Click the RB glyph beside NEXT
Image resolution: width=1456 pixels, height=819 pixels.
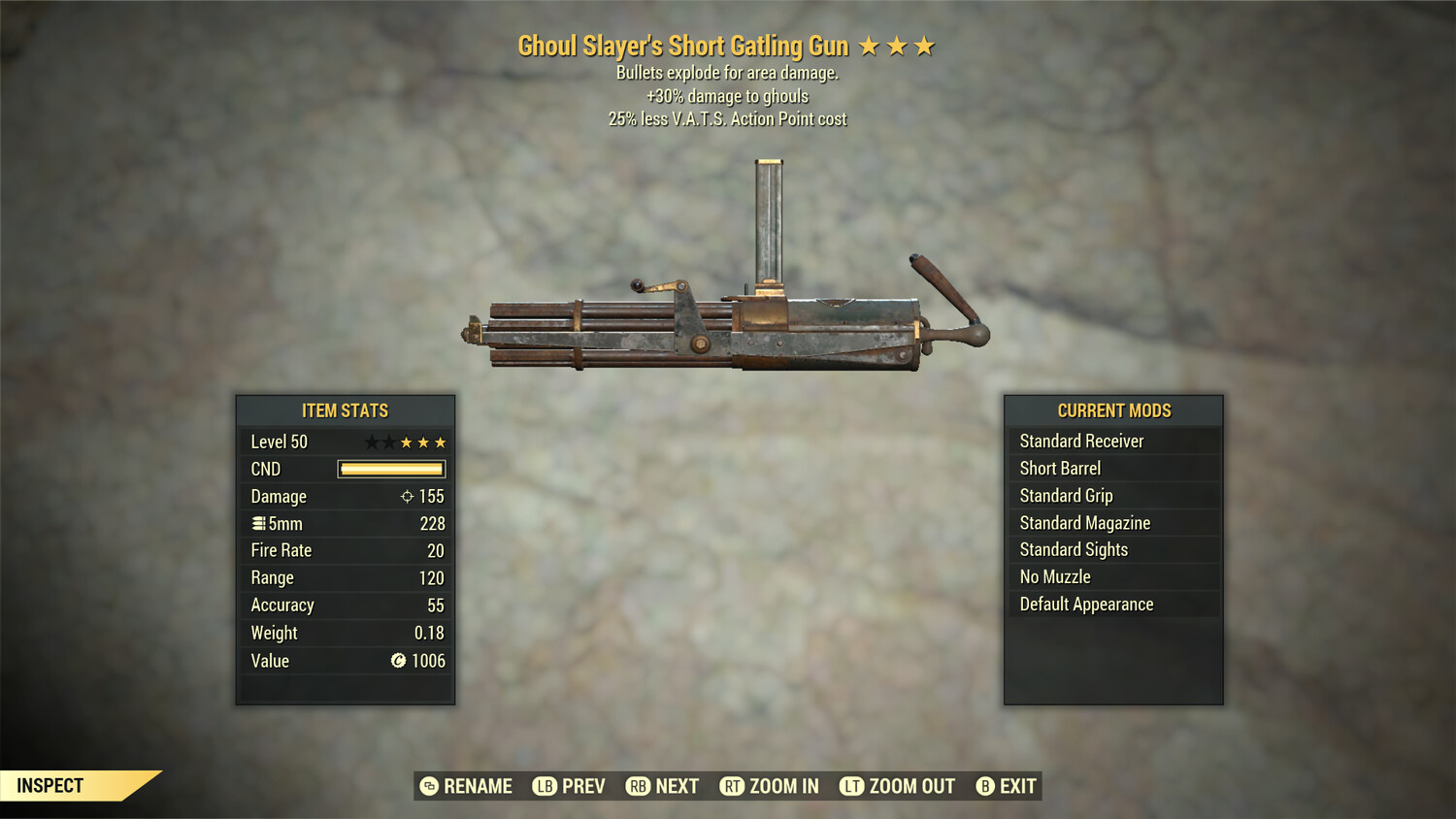click(640, 786)
